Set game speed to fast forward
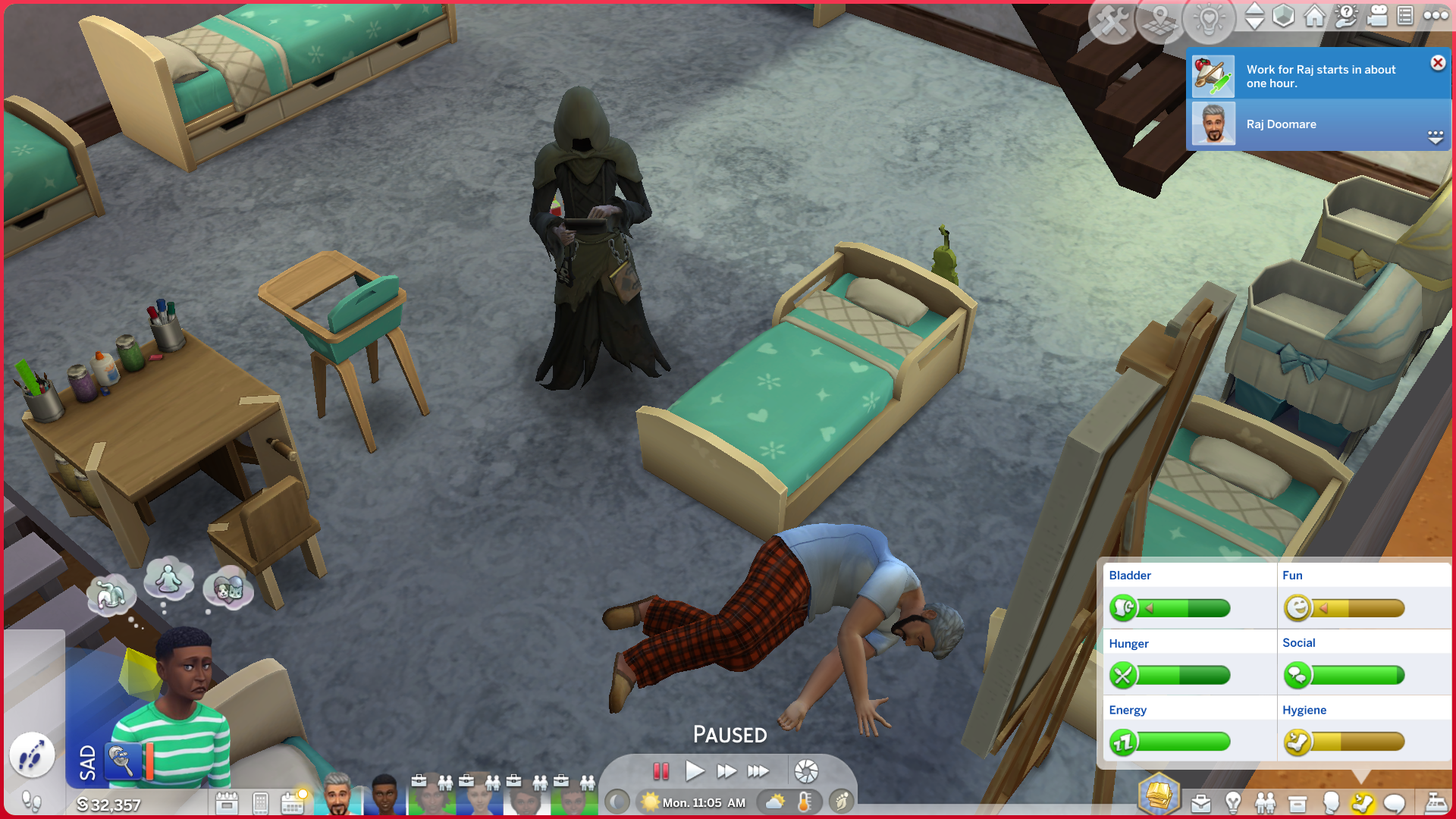This screenshot has width=1456, height=819. [x=726, y=771]
